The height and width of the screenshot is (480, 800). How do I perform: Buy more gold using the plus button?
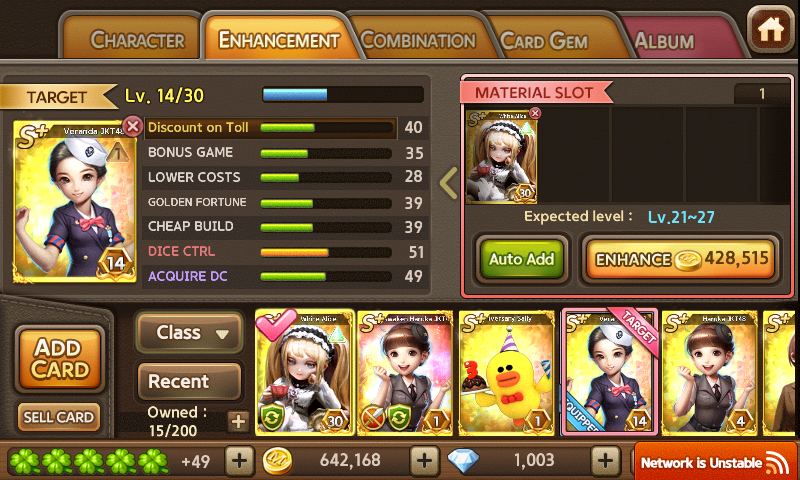click(x=425, y=461)
